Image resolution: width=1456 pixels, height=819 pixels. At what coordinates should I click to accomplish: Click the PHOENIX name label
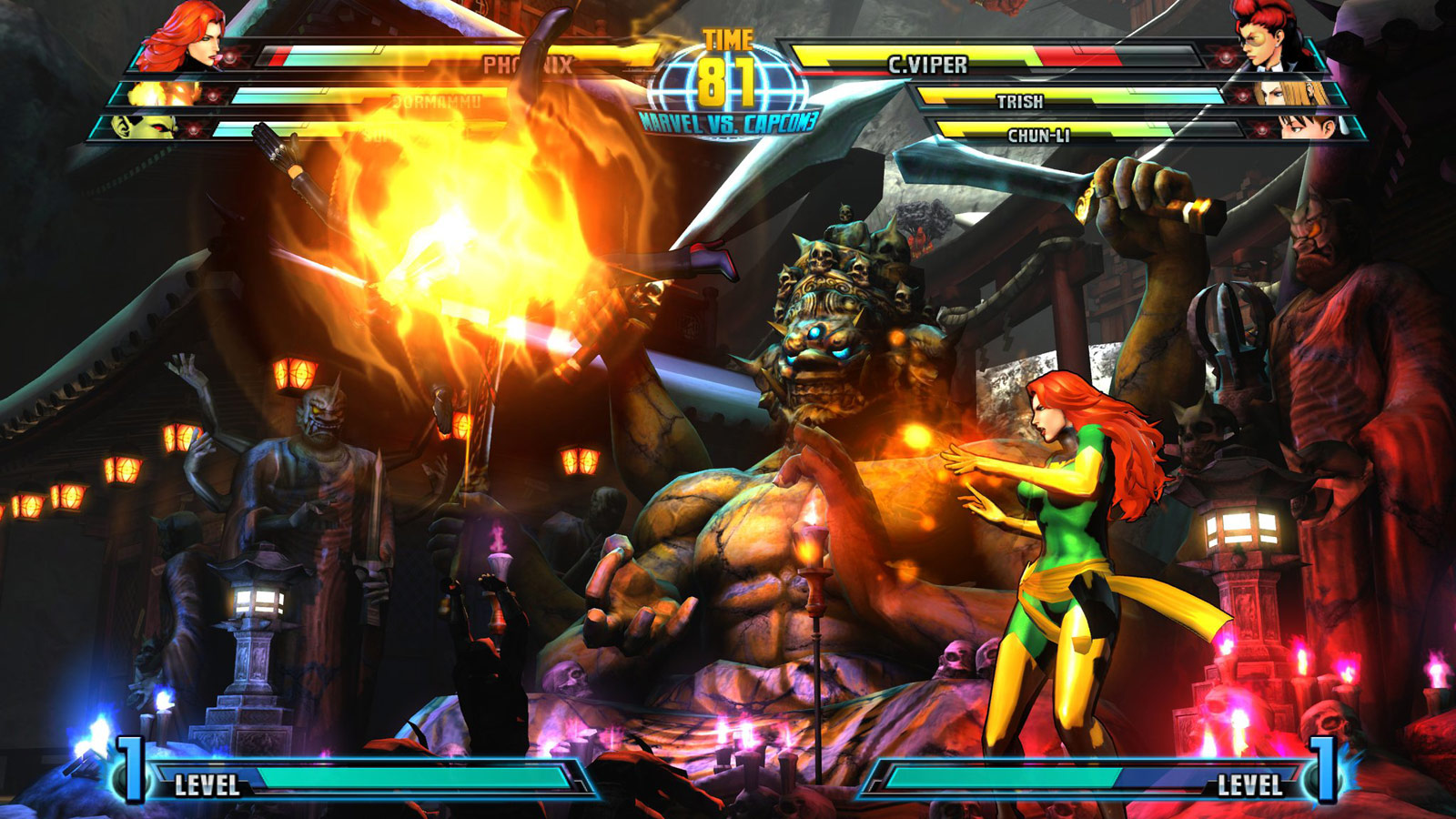click(528, 64)
